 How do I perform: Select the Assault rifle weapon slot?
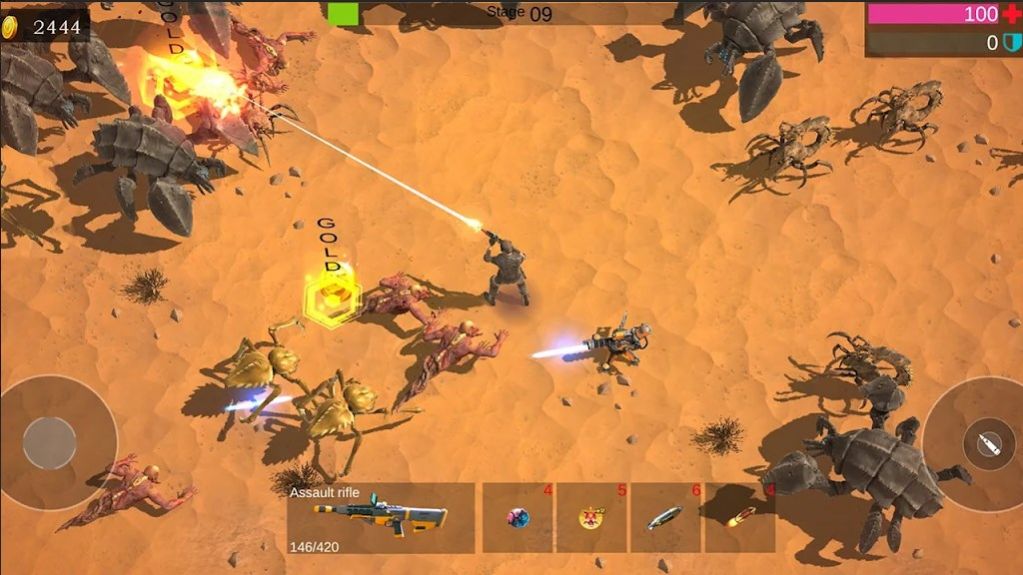pos(380,517)
